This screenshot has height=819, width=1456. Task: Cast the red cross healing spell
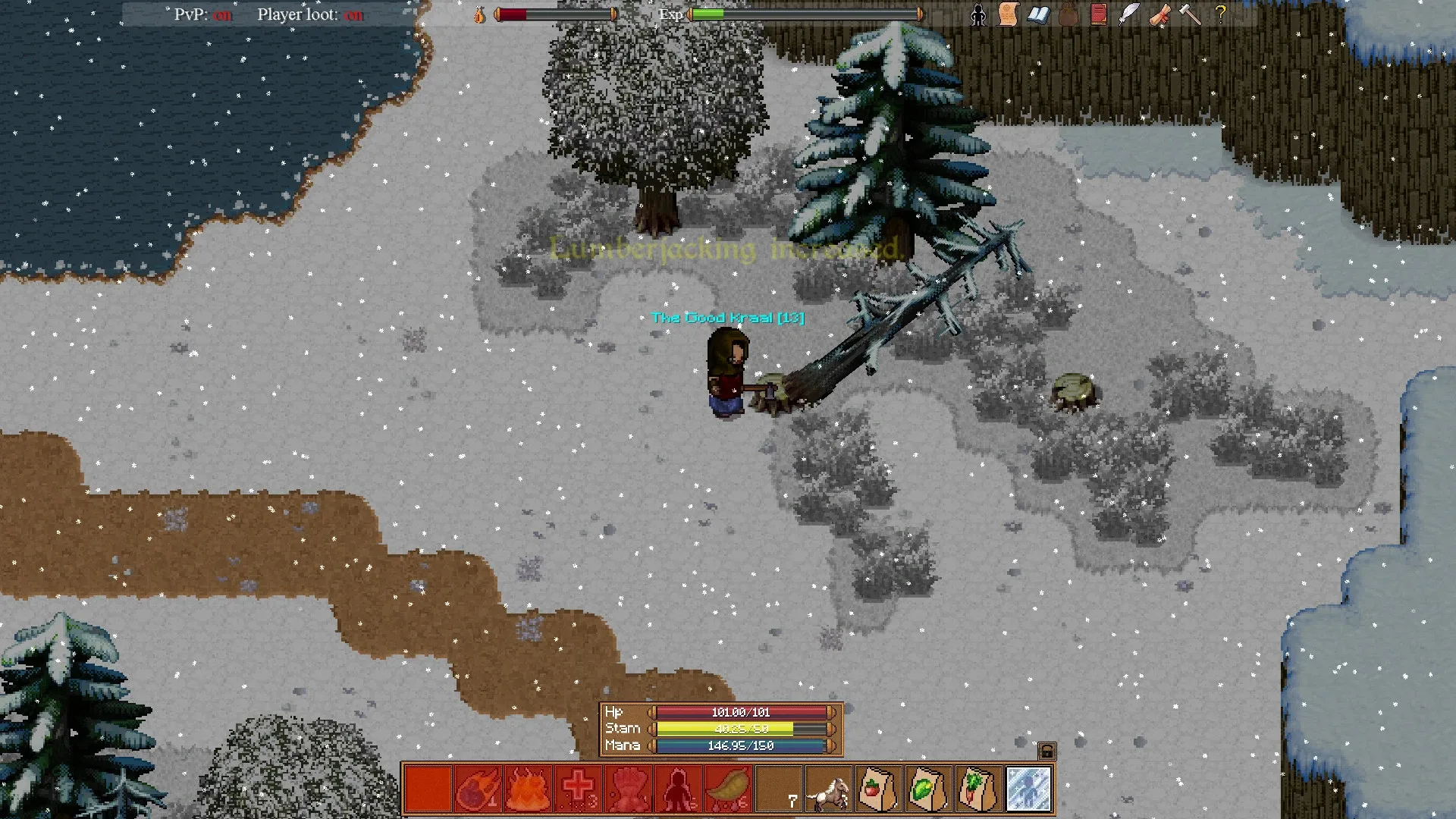tap(579, 789)
